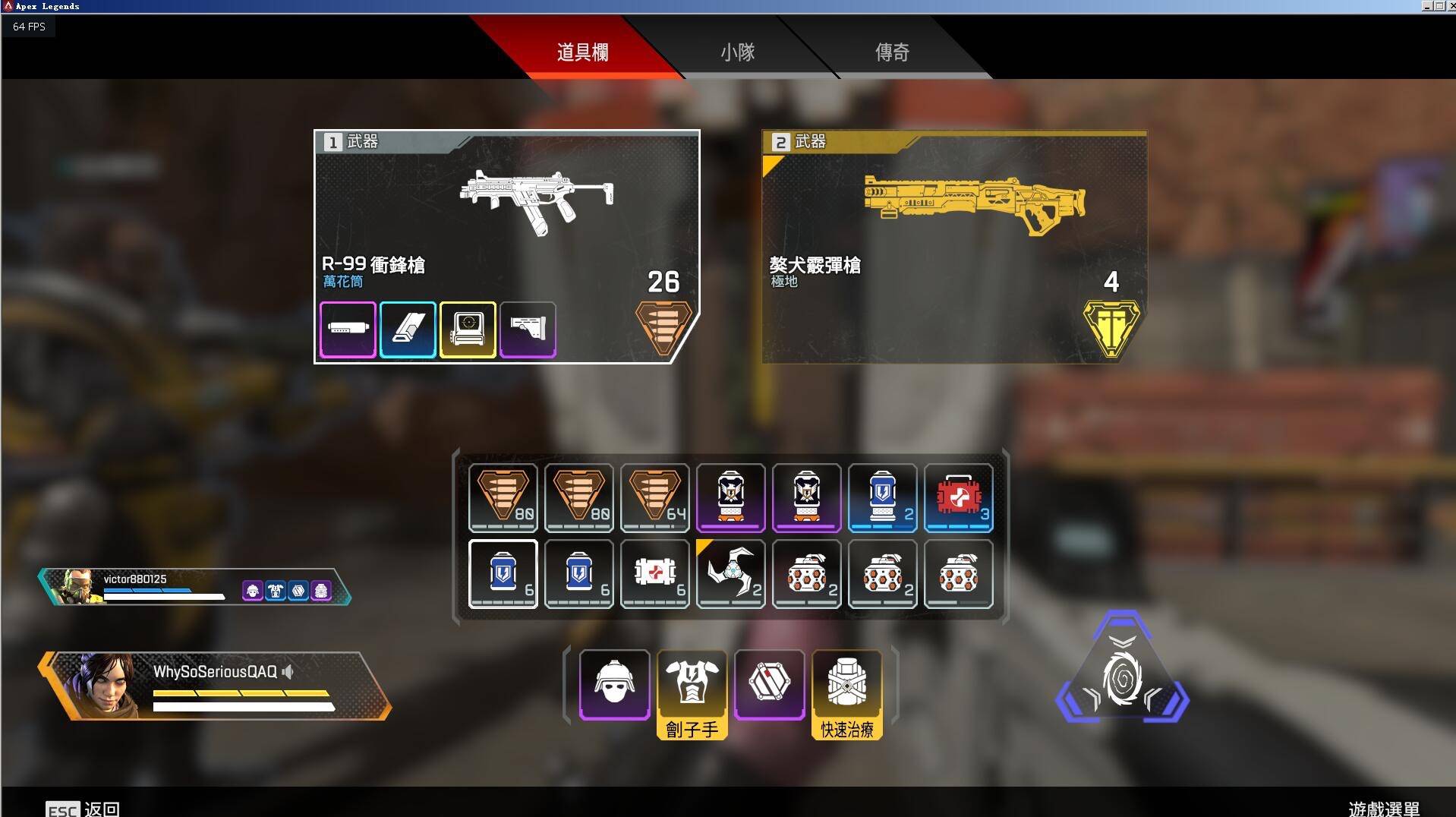This screenshot has height=817, width=1456.
Task: Open the 快速治療 backpack slot
Action: pos(845,683)
